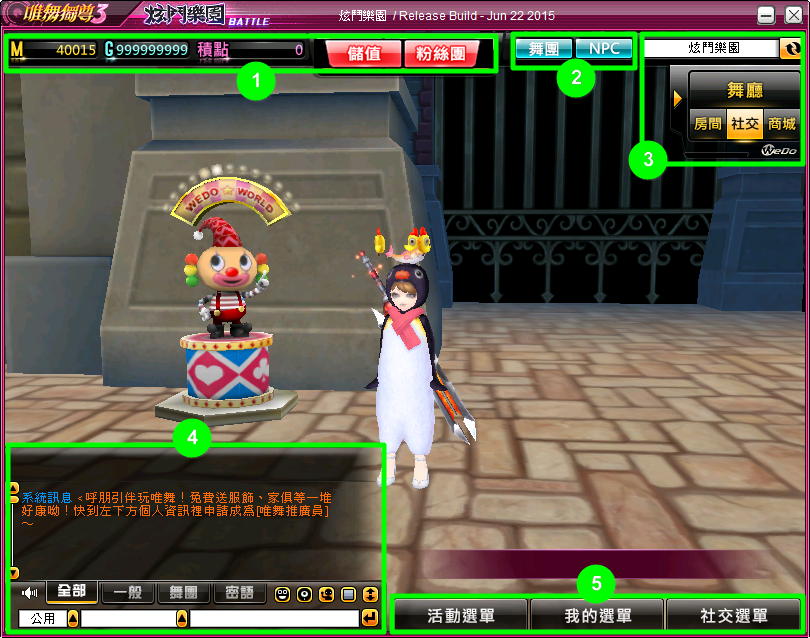
Task: Toggle the chat speaker sound icon
Action: 30,594
